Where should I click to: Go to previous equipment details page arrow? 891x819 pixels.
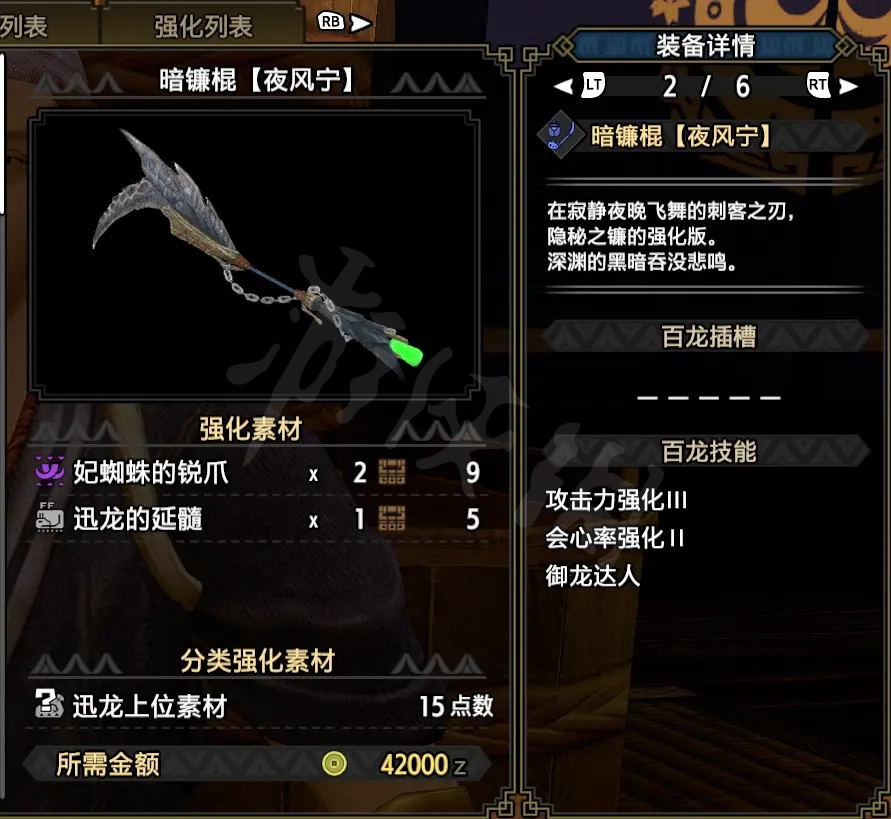pos(581,86)
